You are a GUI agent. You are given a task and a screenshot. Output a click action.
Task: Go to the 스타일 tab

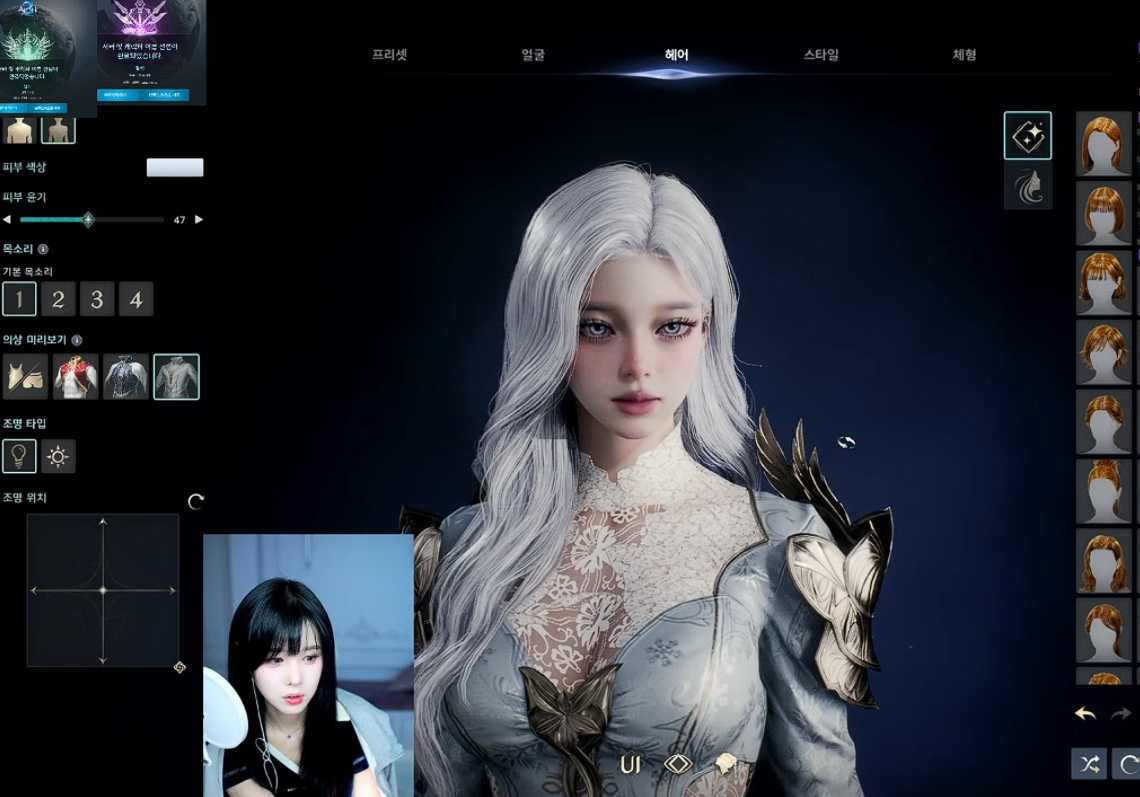click(821, 55)
